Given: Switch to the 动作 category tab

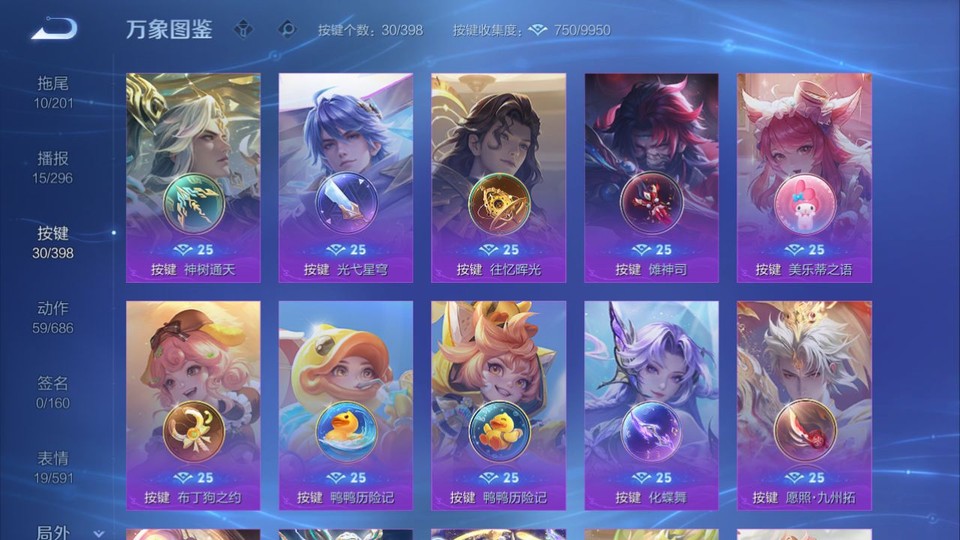Looking at the screenshot, I should click(53, 317).
